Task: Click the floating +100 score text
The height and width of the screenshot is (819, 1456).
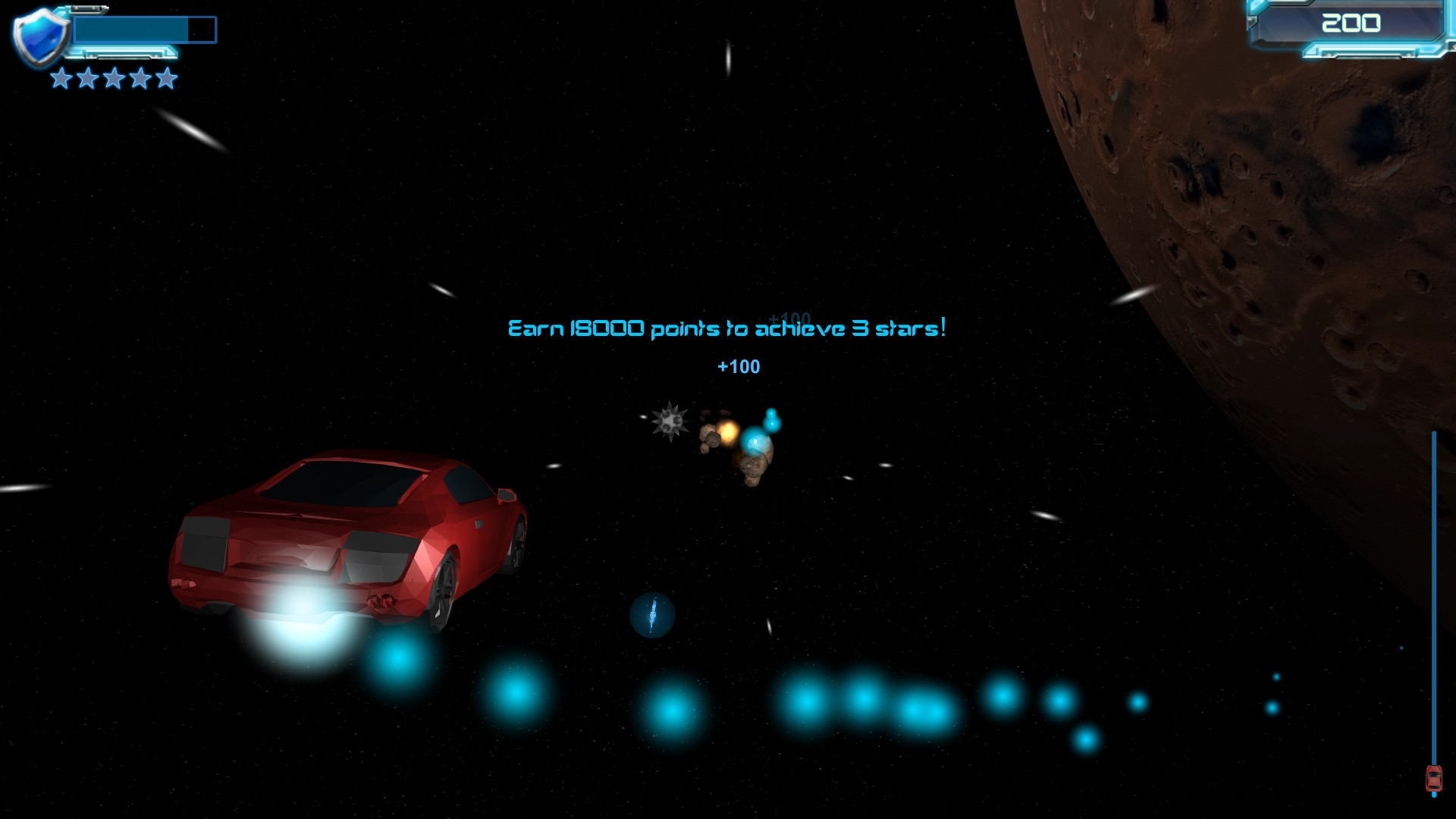Action: click(739, 367)
